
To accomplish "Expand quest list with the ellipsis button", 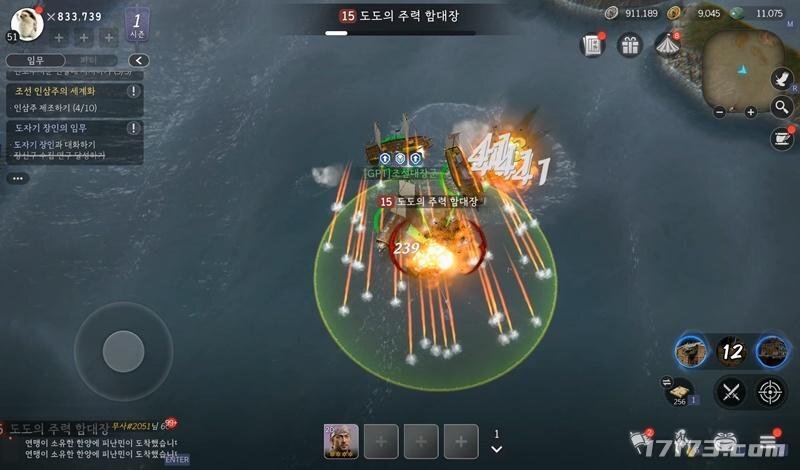I will click(x=18, y=178).
